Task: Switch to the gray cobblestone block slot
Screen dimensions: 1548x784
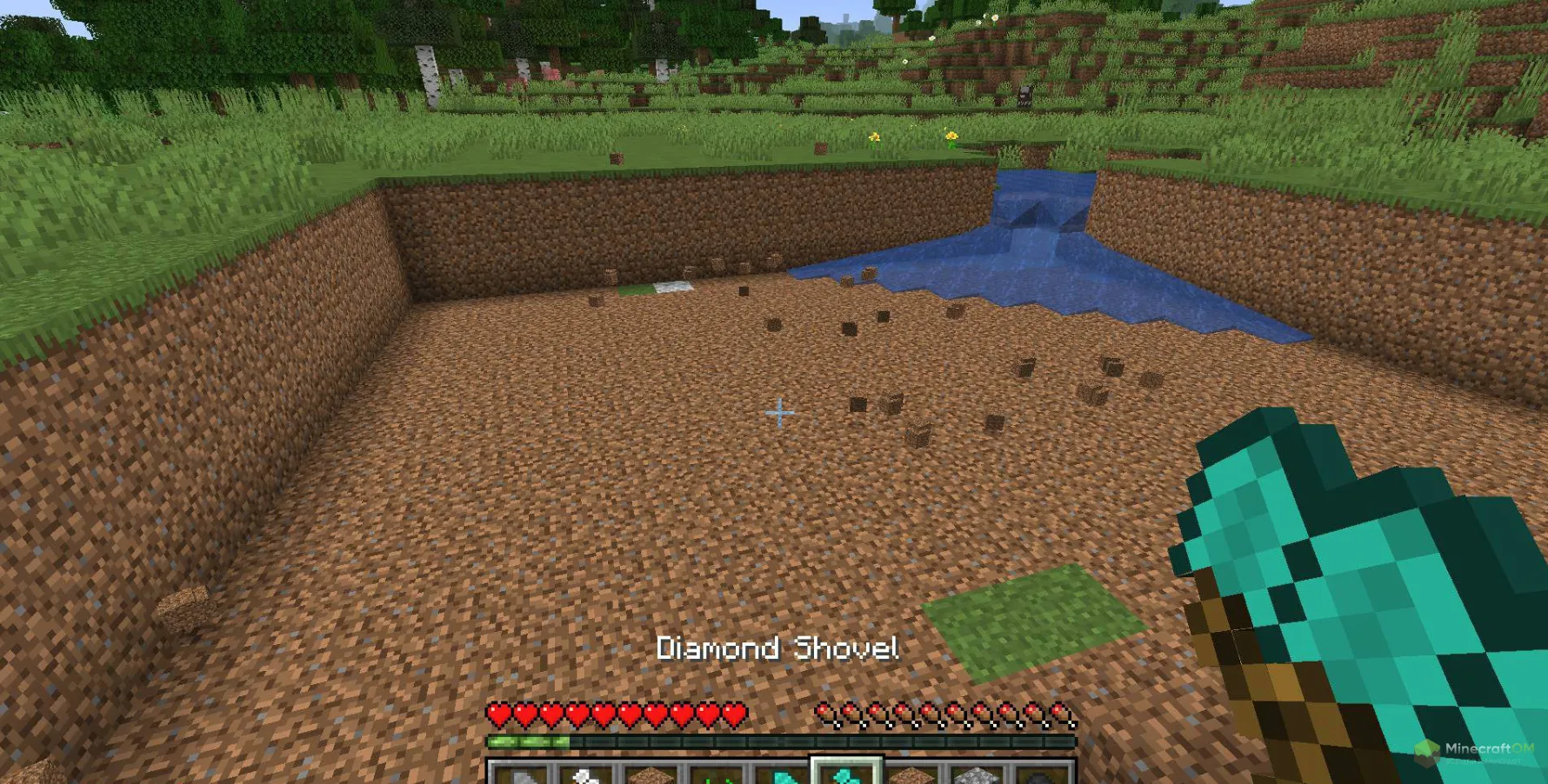Action: 977,775
